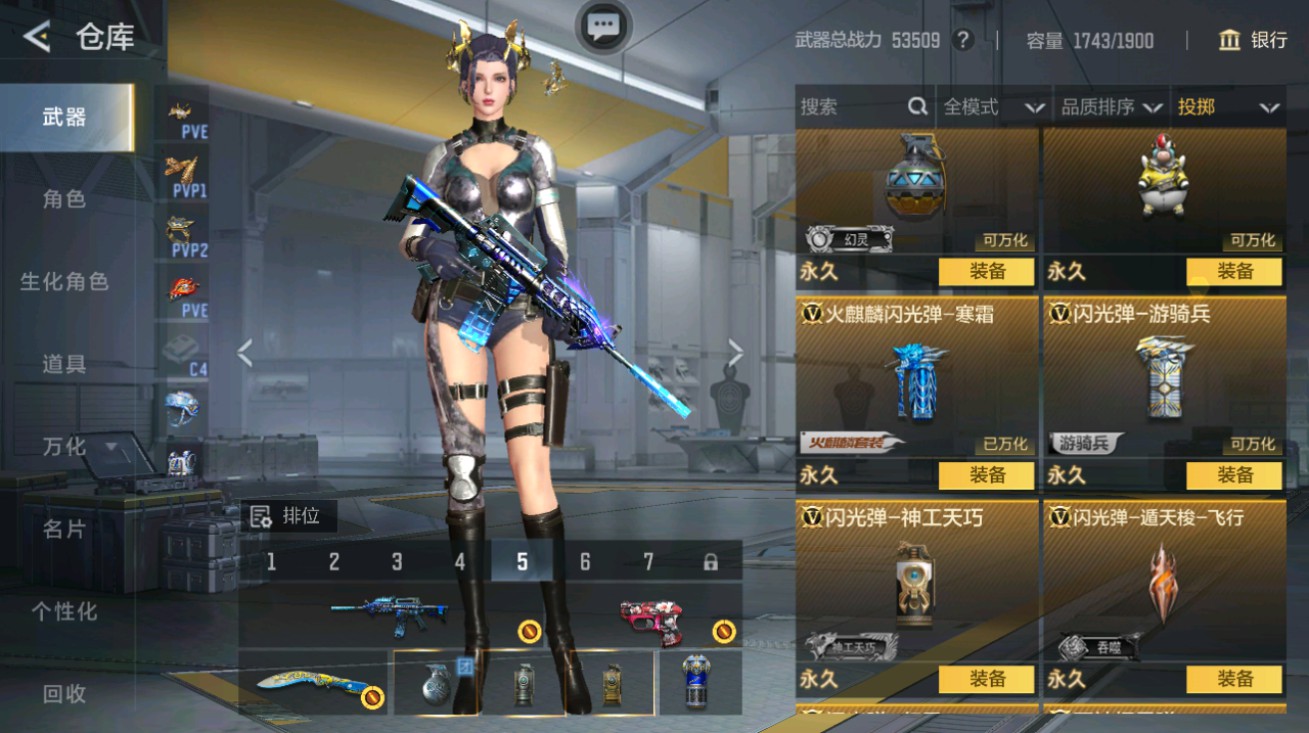1309x733 pixels.
Task: Select the C4 slot icon
Action: point(180,352)
